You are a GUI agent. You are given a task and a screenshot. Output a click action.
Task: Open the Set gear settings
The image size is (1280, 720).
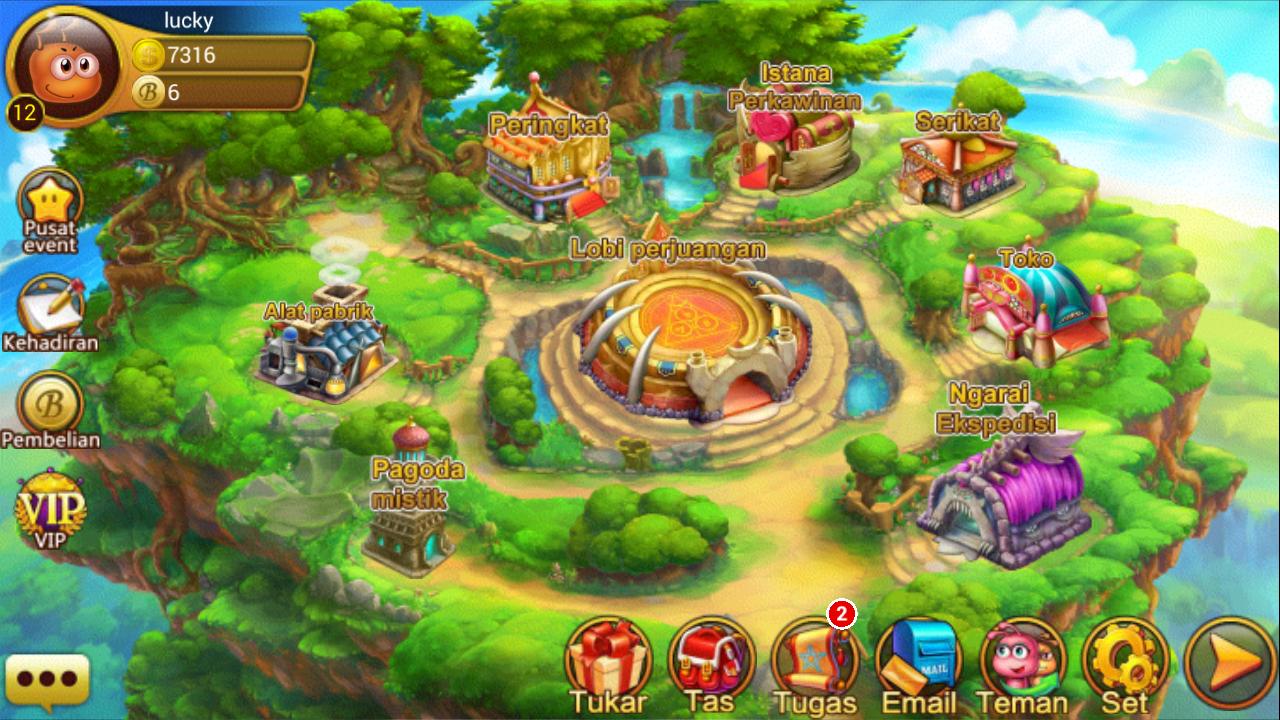click(1125, 657)
